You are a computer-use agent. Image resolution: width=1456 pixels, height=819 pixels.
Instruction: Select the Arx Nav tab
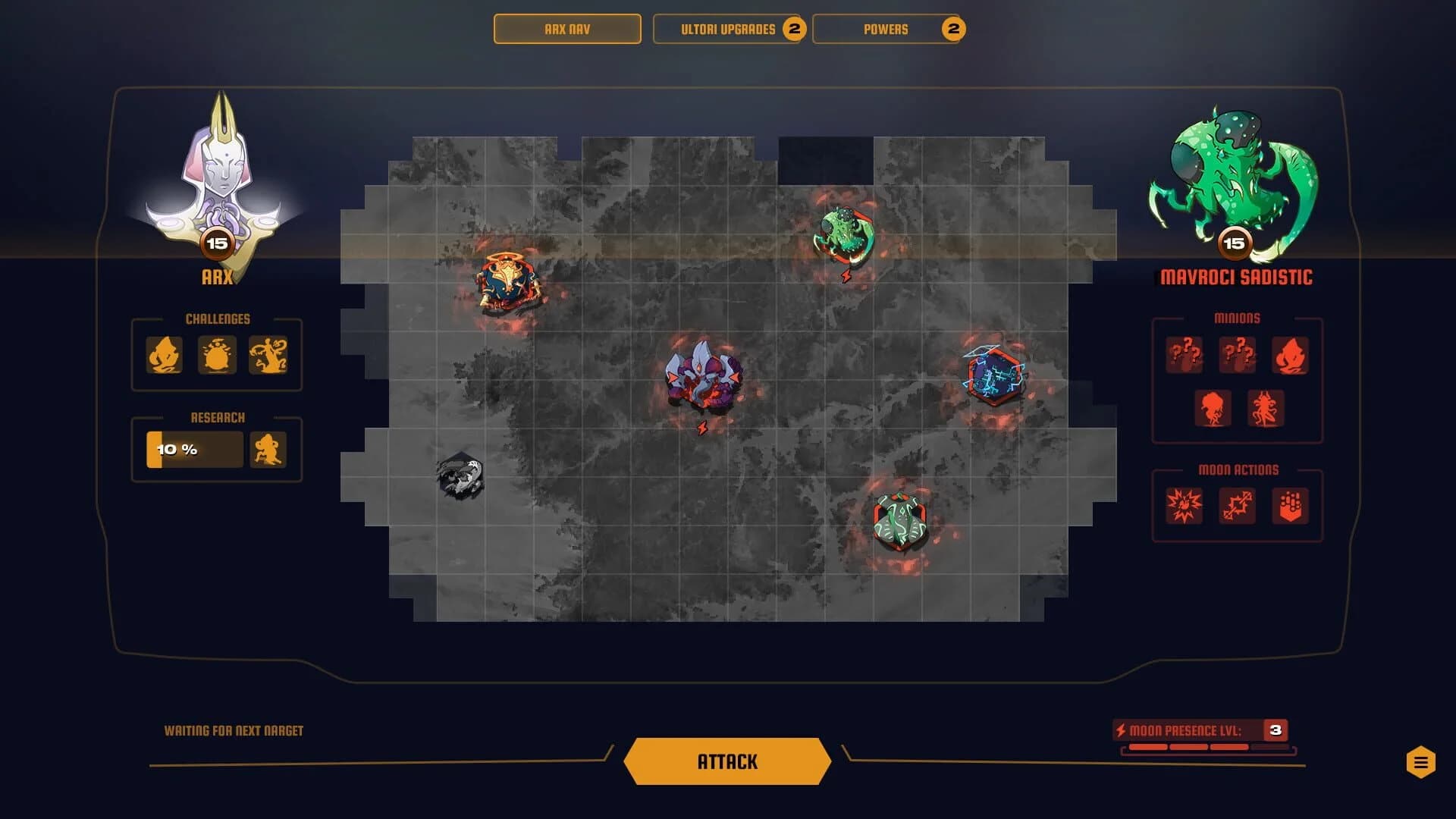(x=566, y=30)
